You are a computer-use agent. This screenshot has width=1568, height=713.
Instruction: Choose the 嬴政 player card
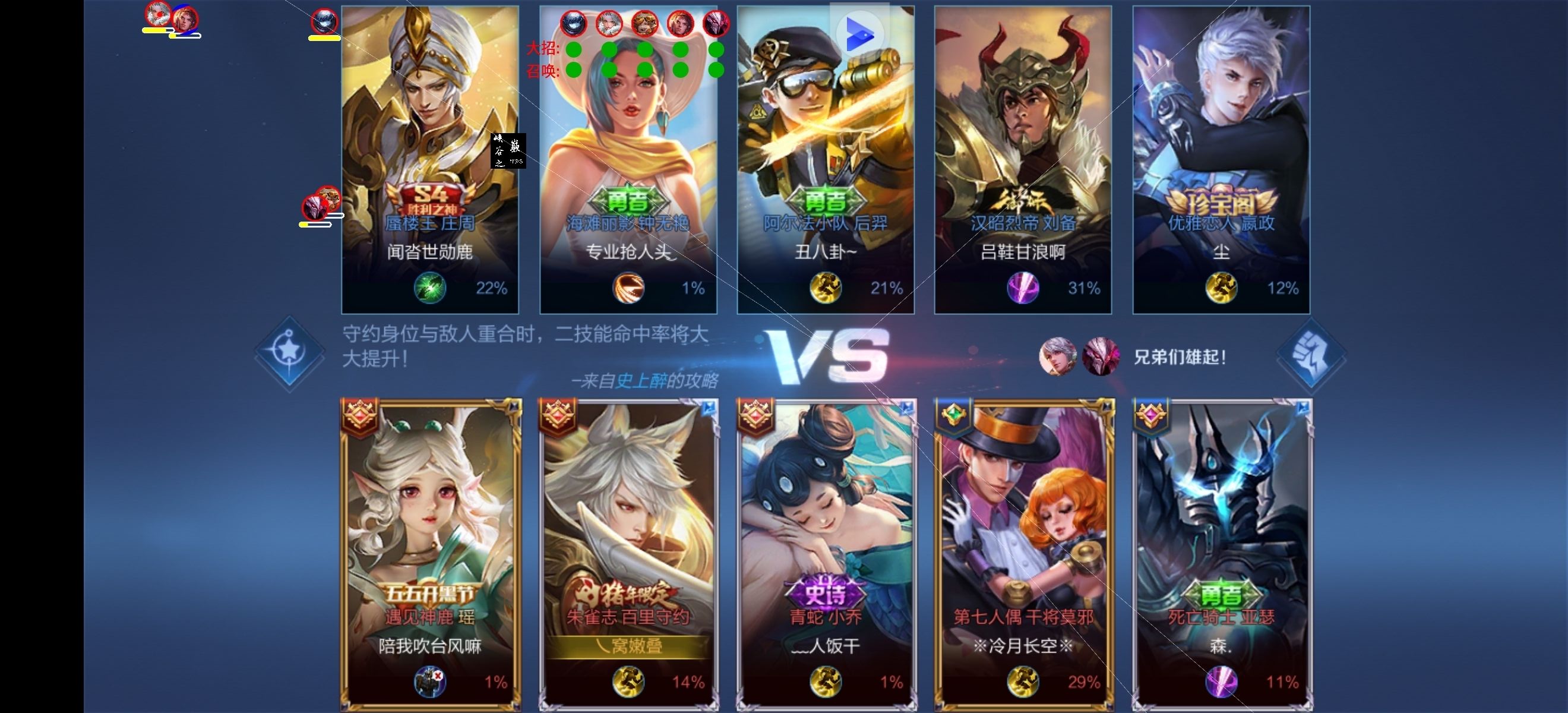1221,159
